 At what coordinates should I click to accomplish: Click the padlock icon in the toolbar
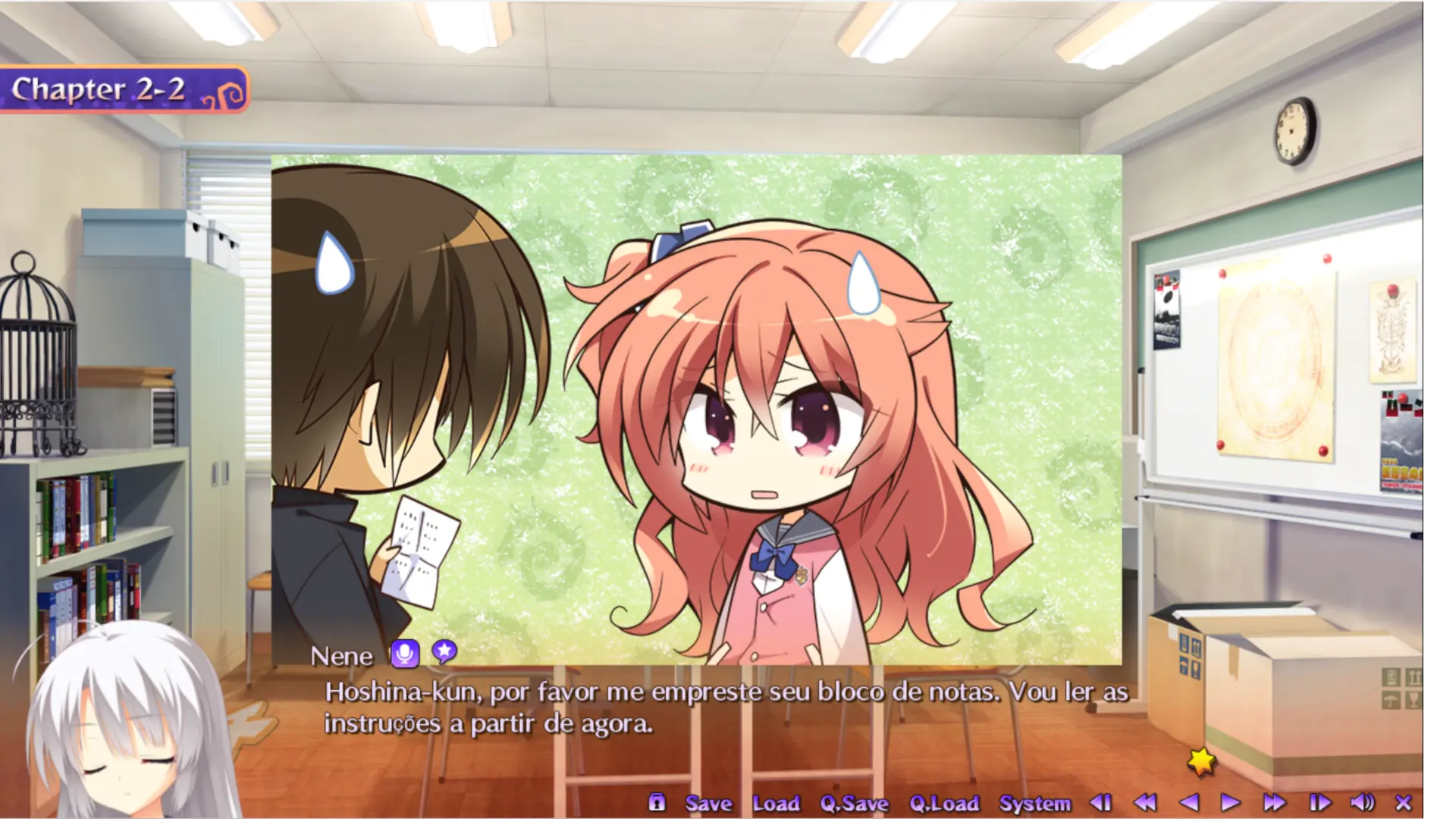(x=657, y=802)
